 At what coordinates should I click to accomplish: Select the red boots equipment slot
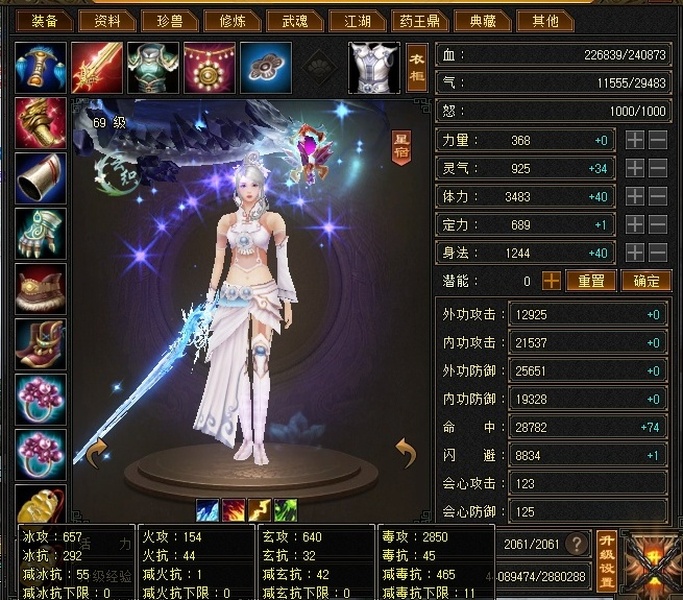click(x=41, y=343)
